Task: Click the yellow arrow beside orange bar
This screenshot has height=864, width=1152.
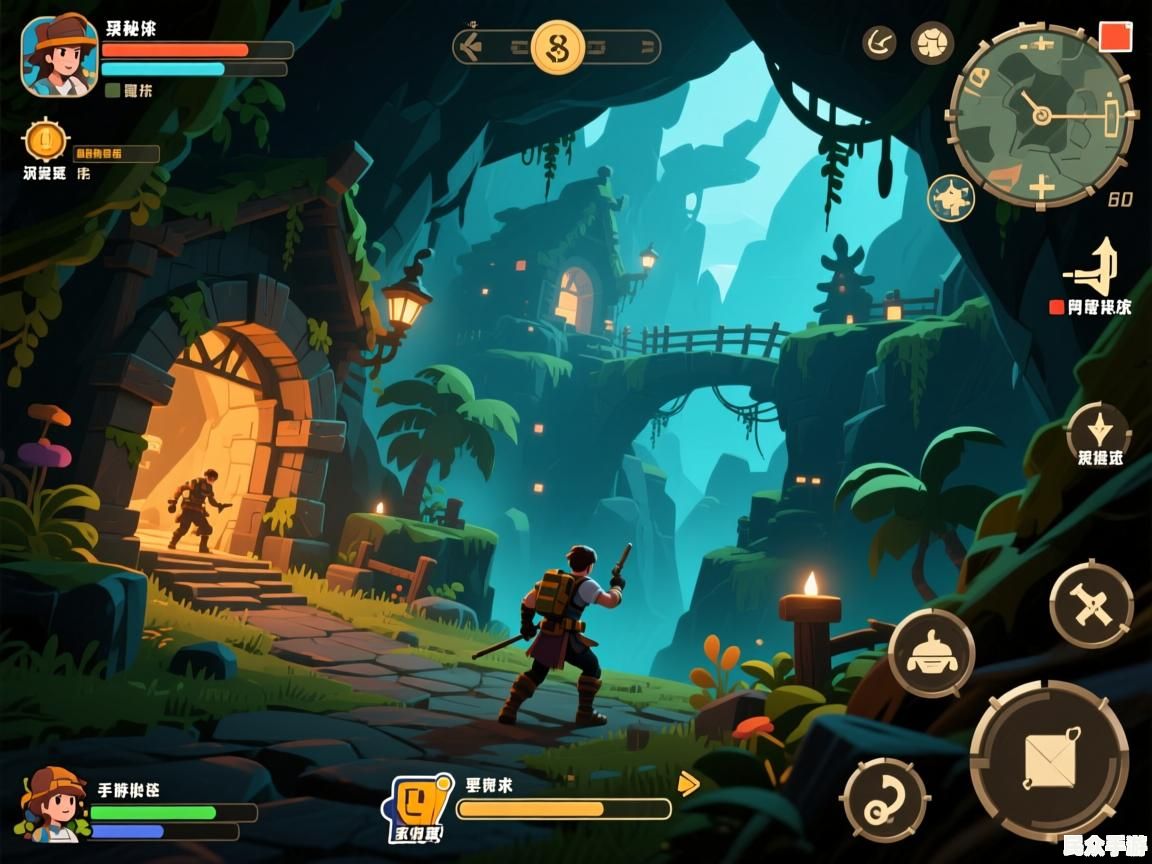Action: tap(688, 783)
